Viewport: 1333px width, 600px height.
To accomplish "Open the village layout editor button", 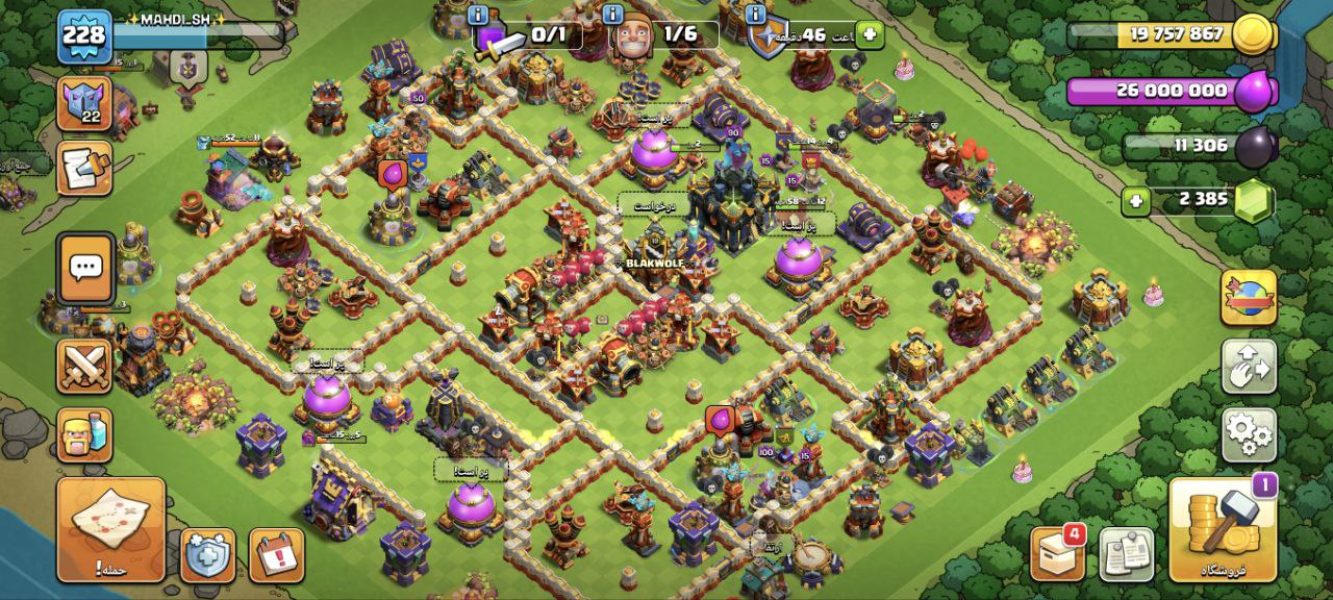I will coord(1248,367).
